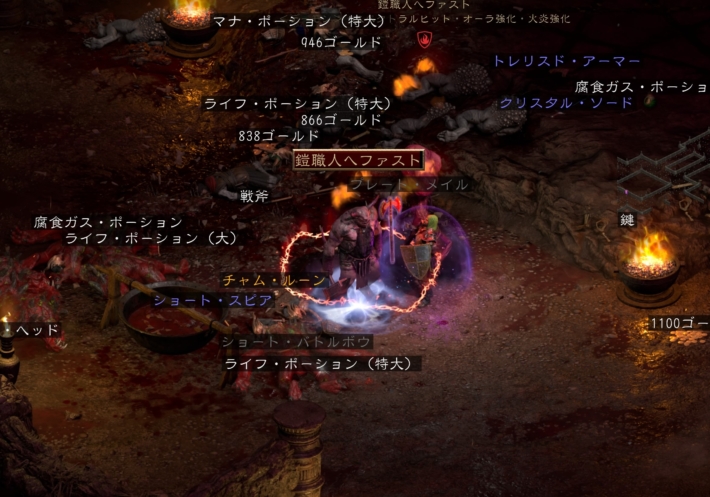This screenshot has height=497, width=710.
Task: Pick up the 戦斧 item label
Action: 254,196
